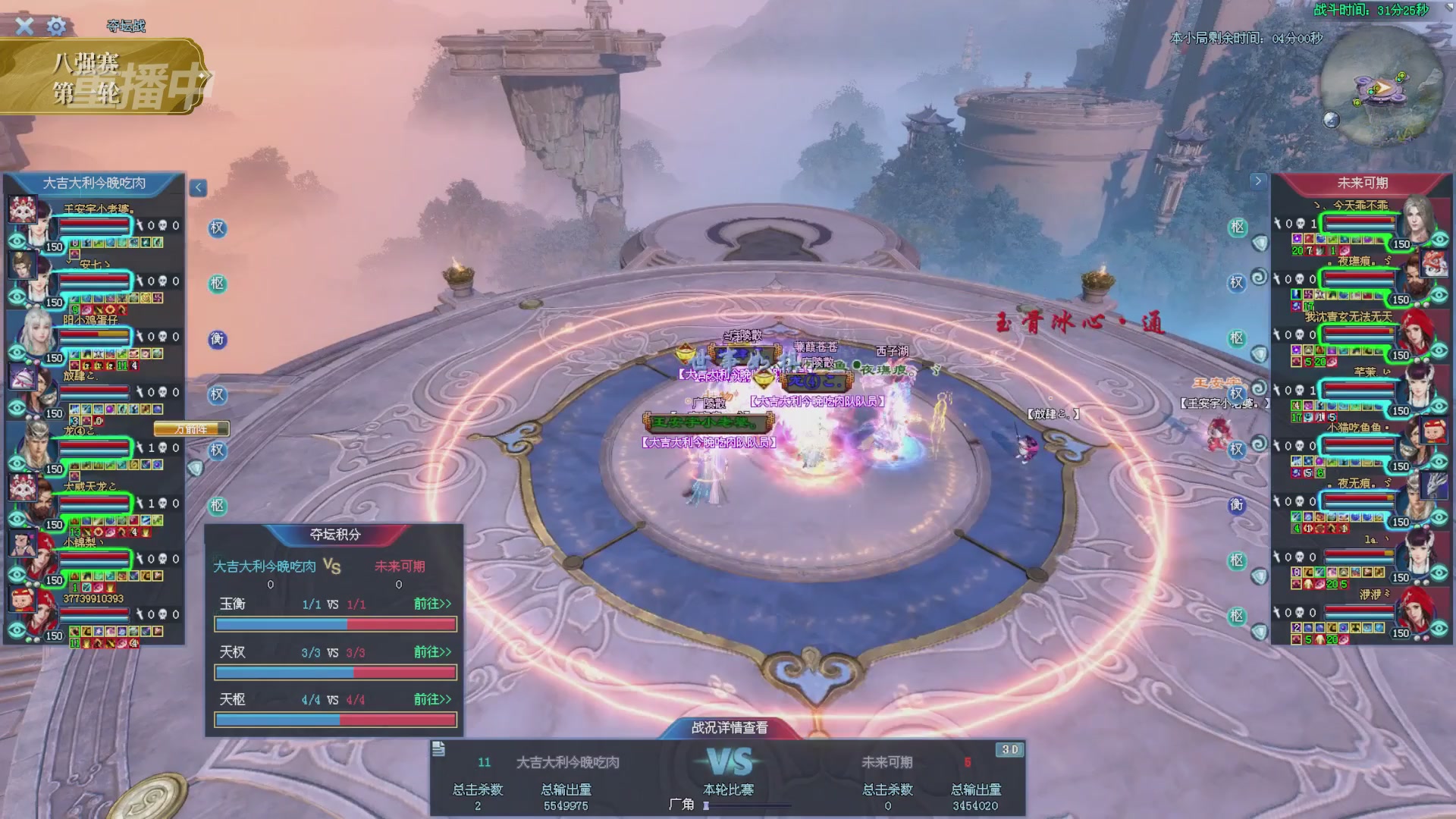The height and width of the screenshot is (819, 1456).
Task: Click the 夺坛积分 score panel header
Action: point(334,535)
